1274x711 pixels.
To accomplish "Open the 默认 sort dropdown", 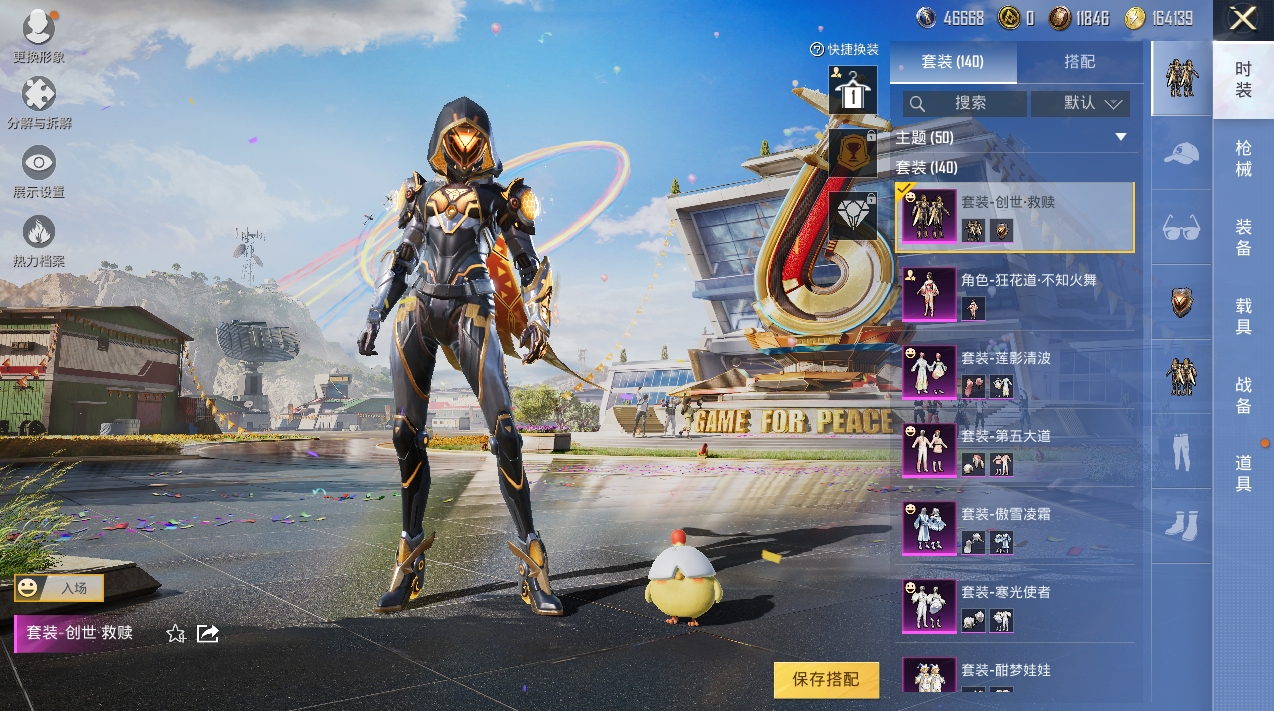I will click(1080, 103).
